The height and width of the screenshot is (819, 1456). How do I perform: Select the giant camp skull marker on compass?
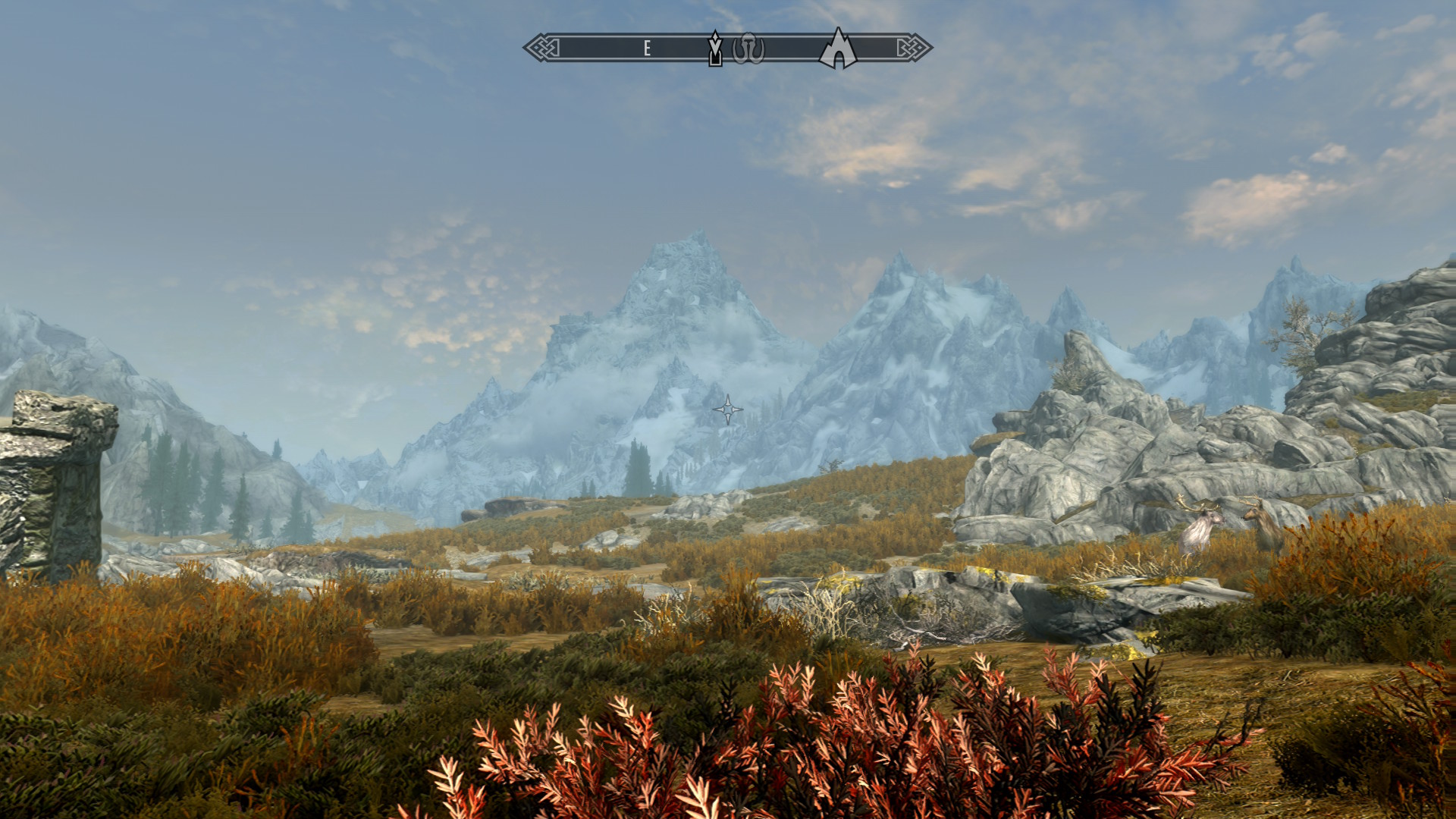748,49
